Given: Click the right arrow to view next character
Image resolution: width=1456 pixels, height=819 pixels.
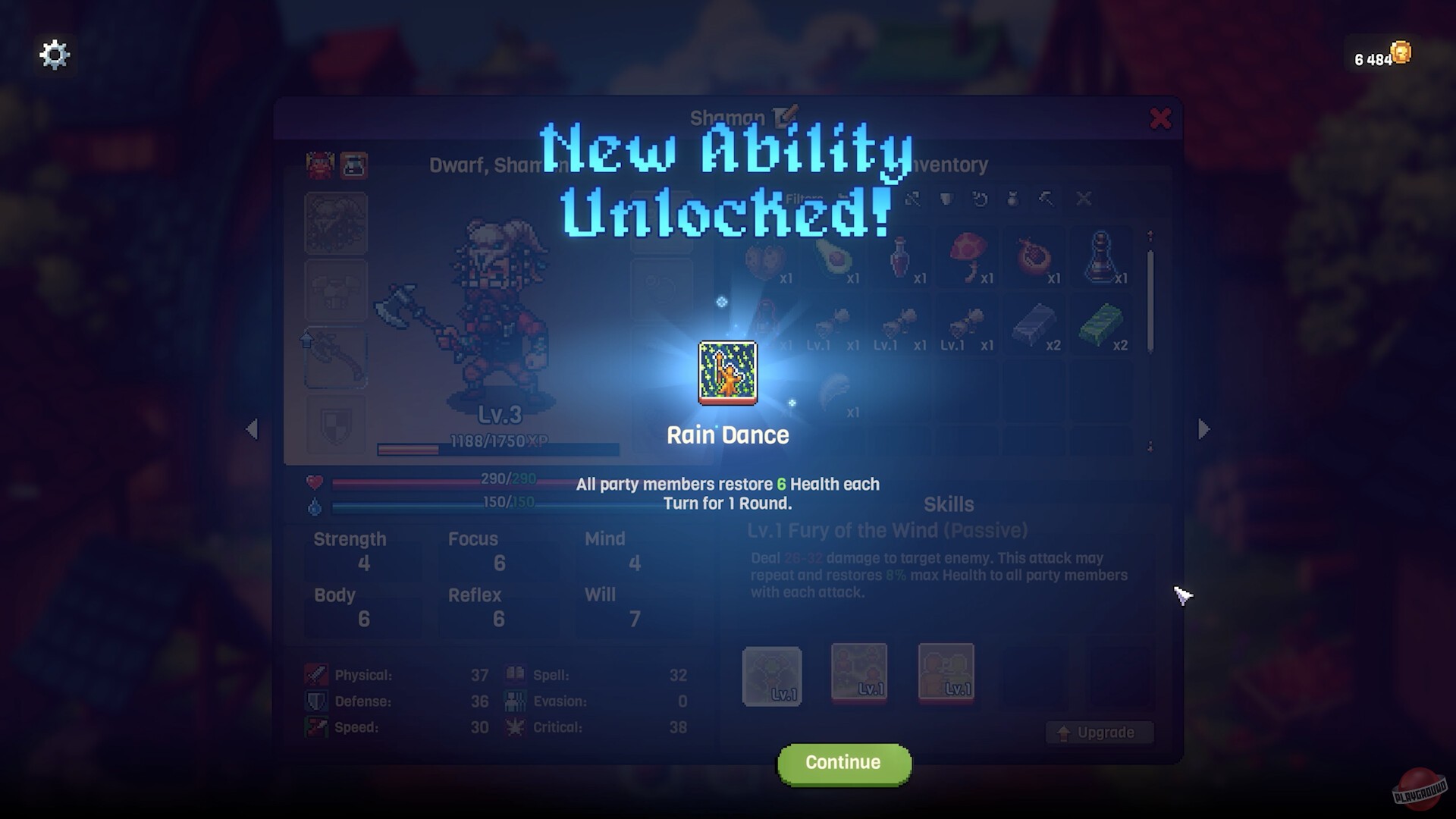Looking at the screenshot, I should (1204, 429).
